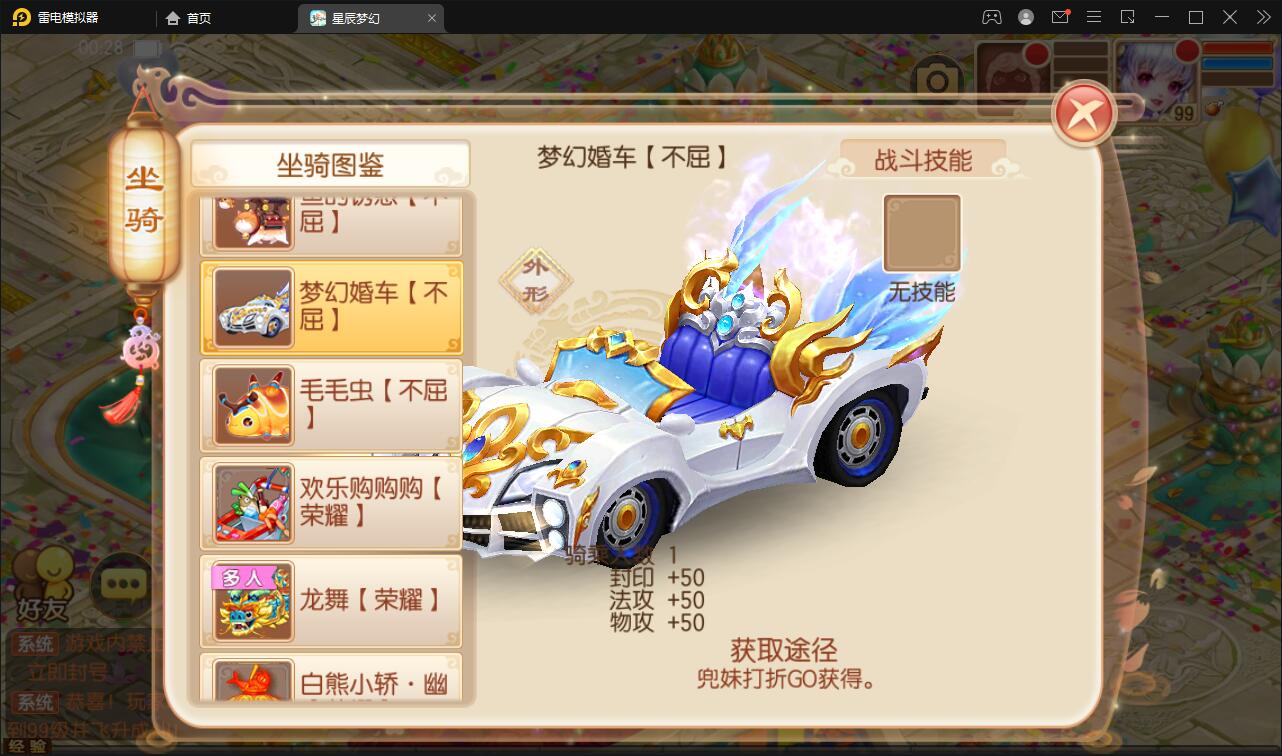Screen dimensions: 1282x756
Task: Expand hidden toolbar options via double-arrow chevron
Action: pos(1263,17)
